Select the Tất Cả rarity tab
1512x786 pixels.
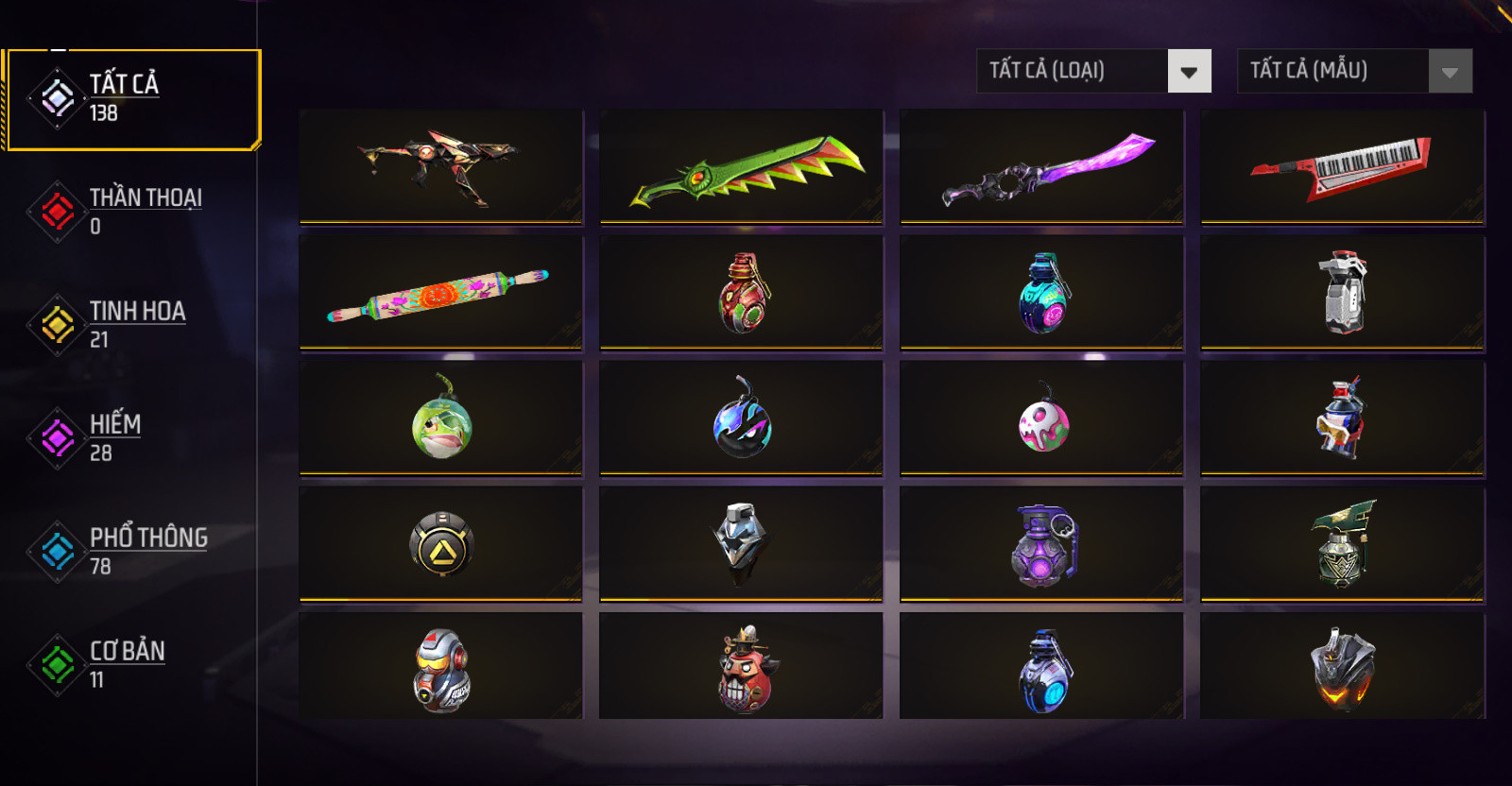[132, 98]
